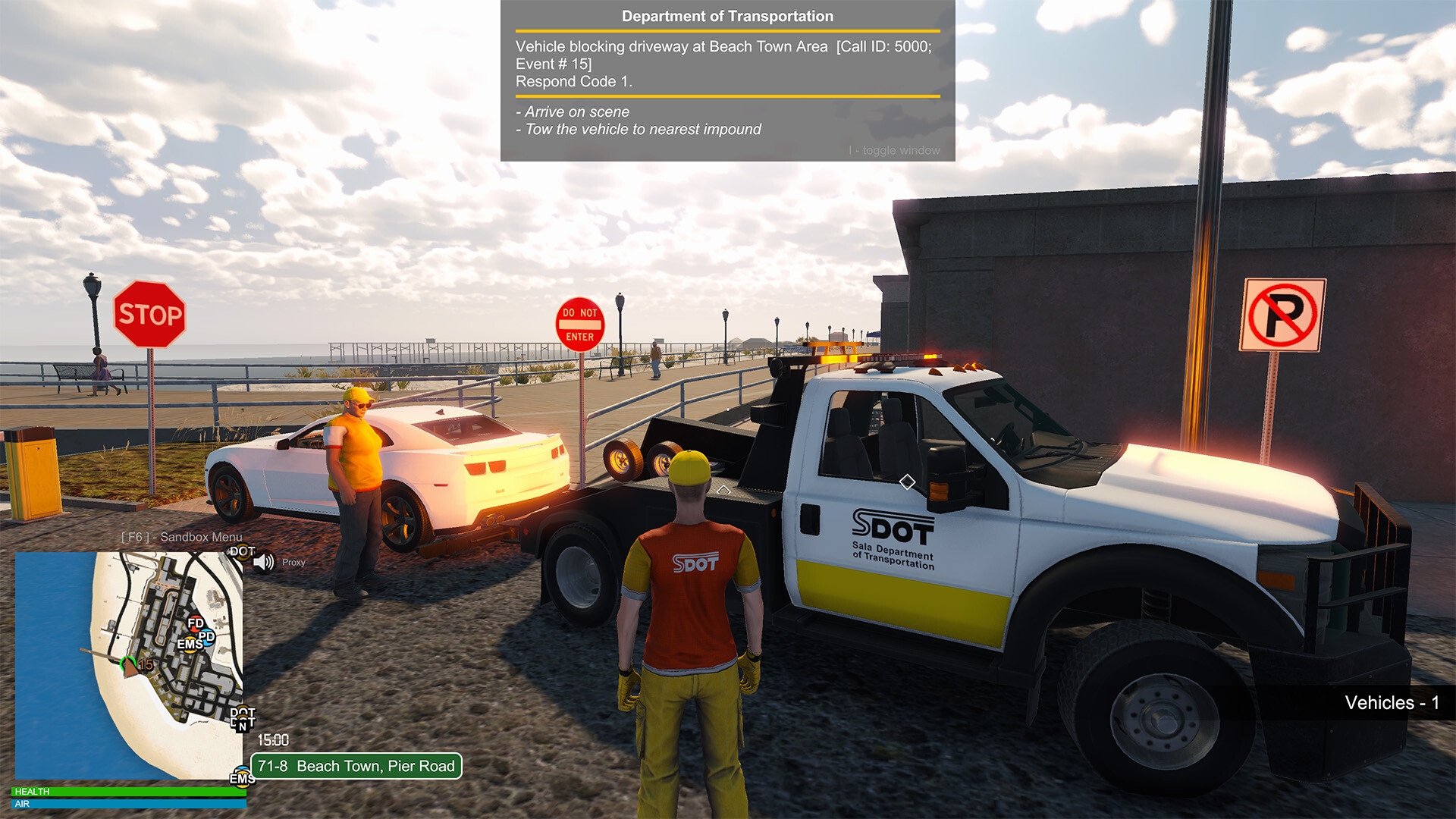The width and height of the screenshot is (1456, 819).
Task: Click the EMS marker at minimap bottom edge
Action: tap(242, 779)
